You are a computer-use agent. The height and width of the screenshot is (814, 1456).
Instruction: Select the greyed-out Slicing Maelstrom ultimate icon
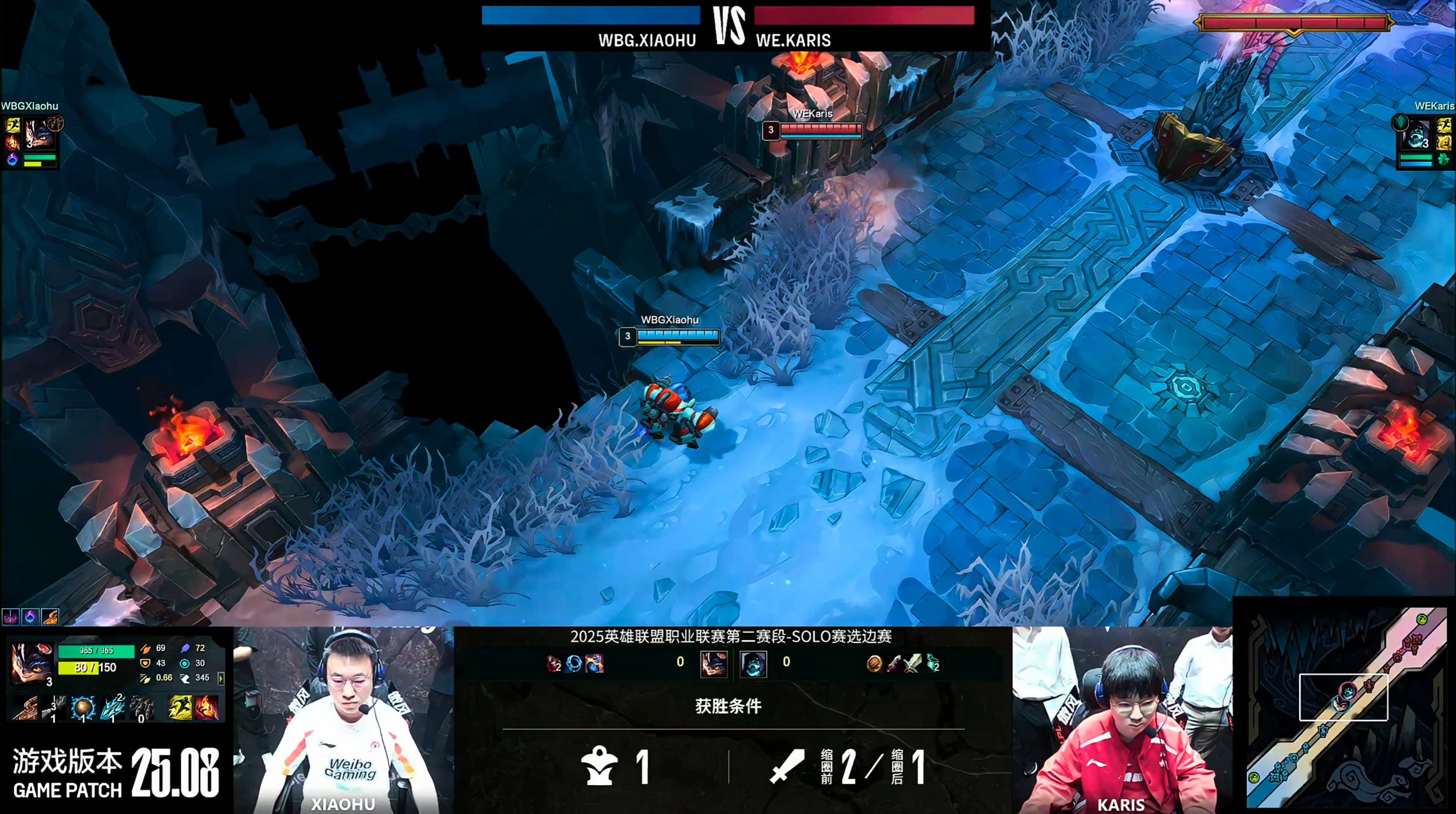141,708
